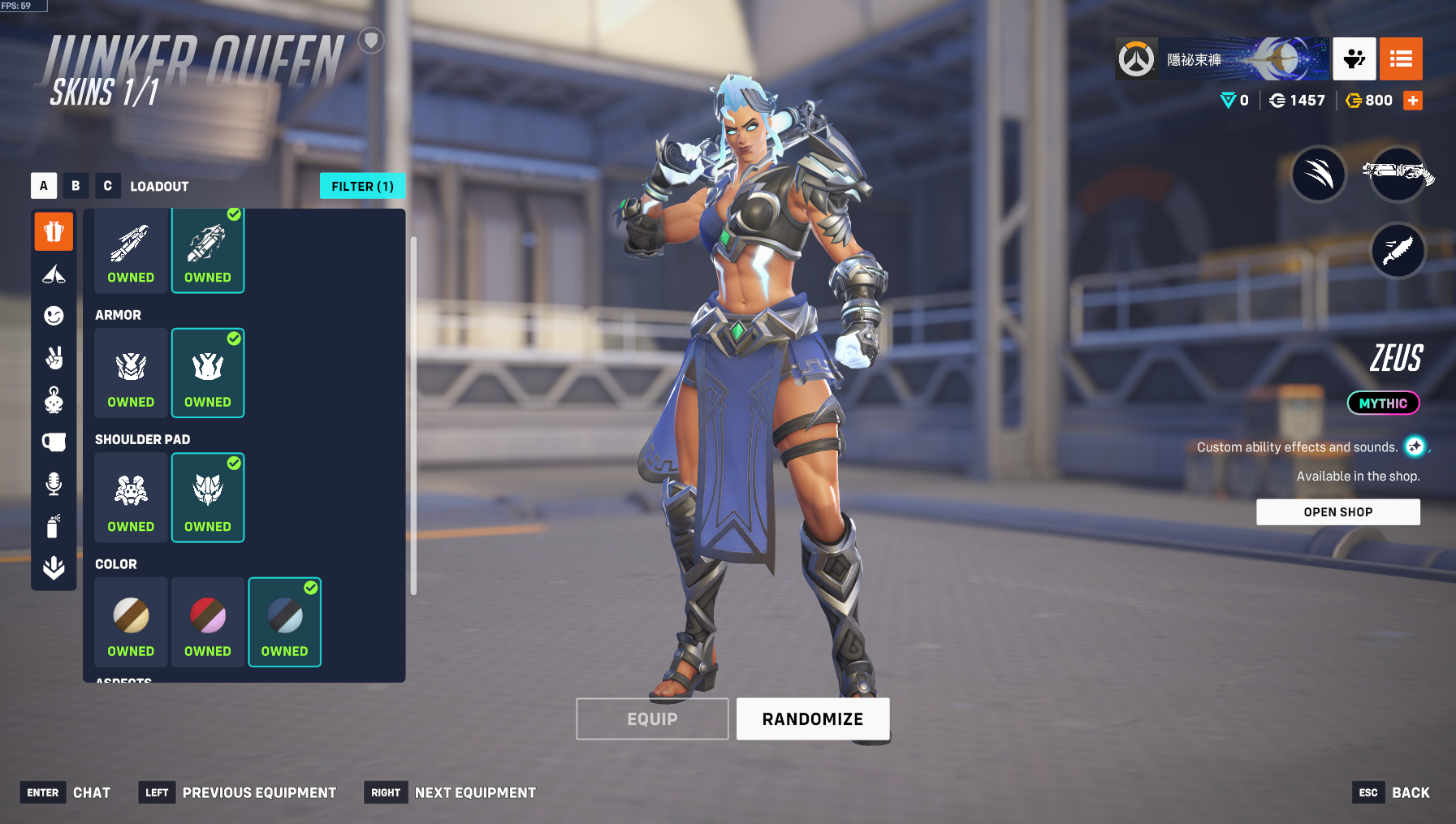Choose the gold and brown color swatch
The height and width of the screenshot is (824, 1456).
click(131, 622)
